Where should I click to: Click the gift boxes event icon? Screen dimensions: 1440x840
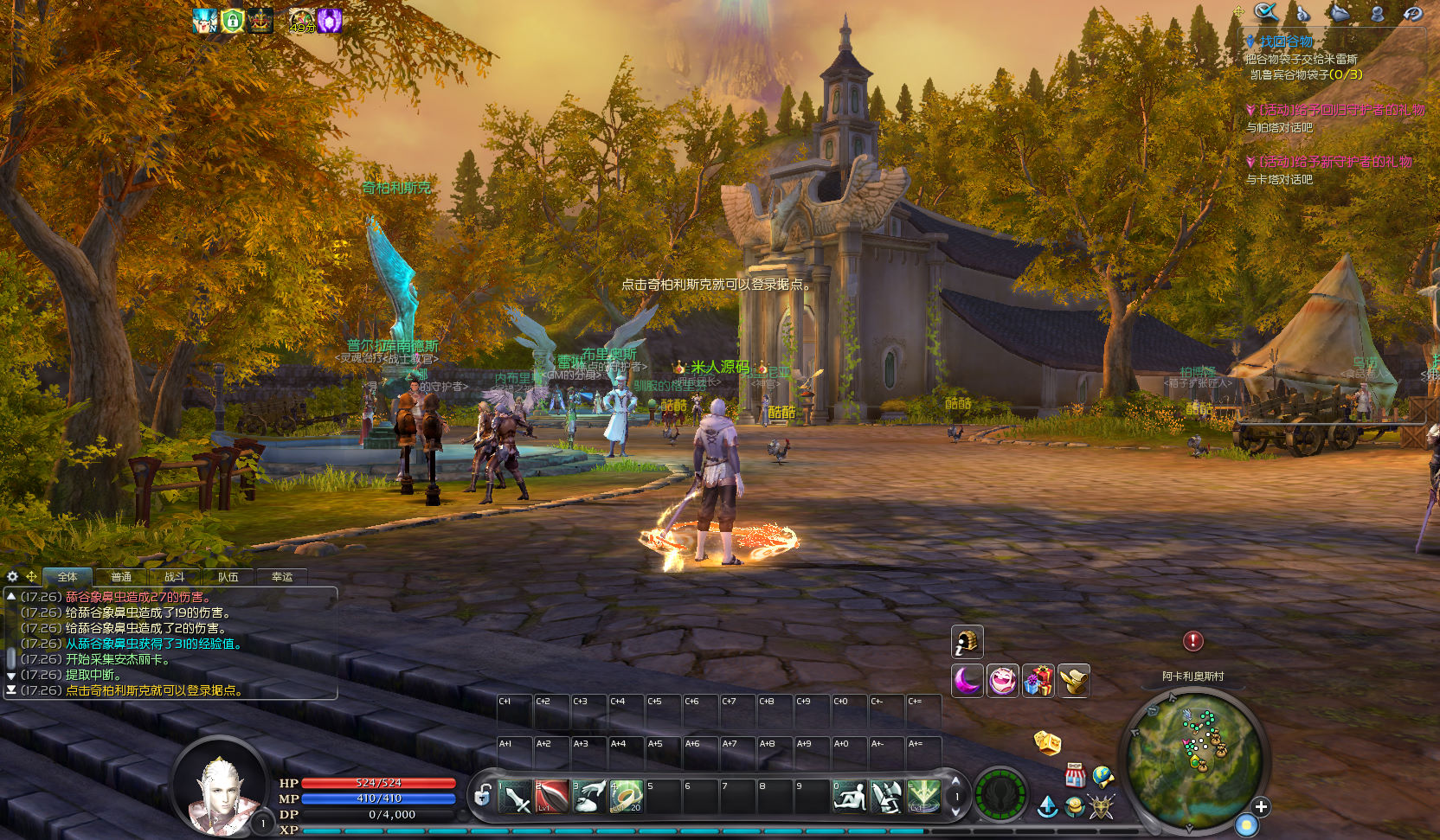point(1038,681)
